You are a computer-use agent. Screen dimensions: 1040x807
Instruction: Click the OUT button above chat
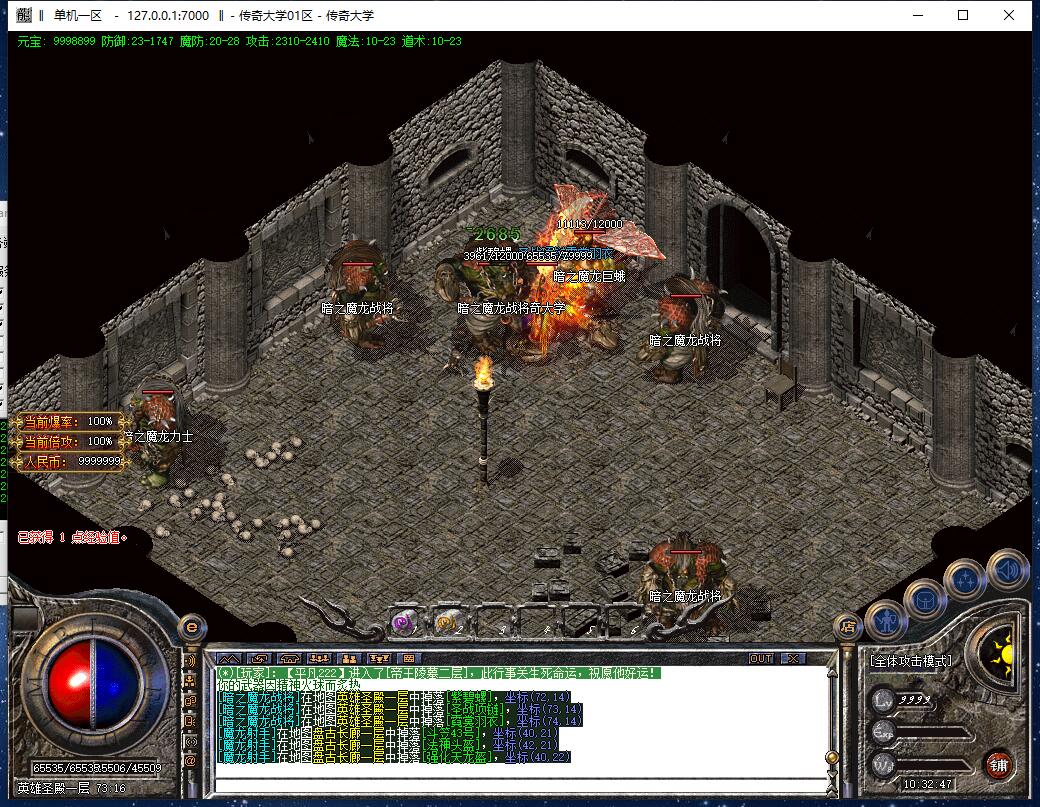pyautogui.click(x=761, y=659)
